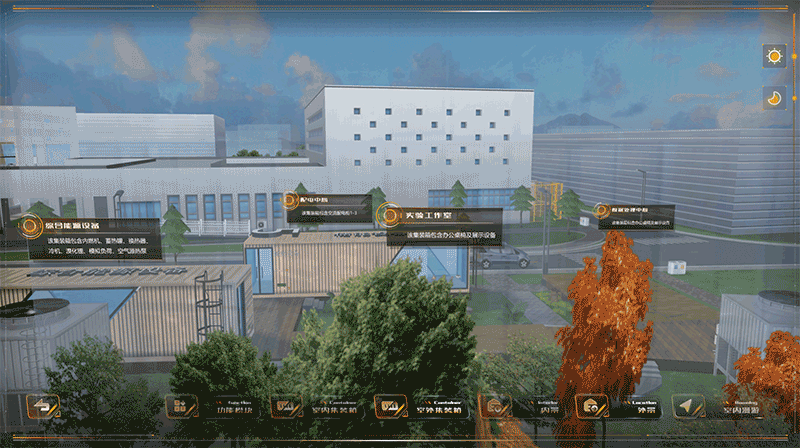This screenshot has height=448, width=800.
Task: Open the 综合能源设备 info marker
Action: 38,224
